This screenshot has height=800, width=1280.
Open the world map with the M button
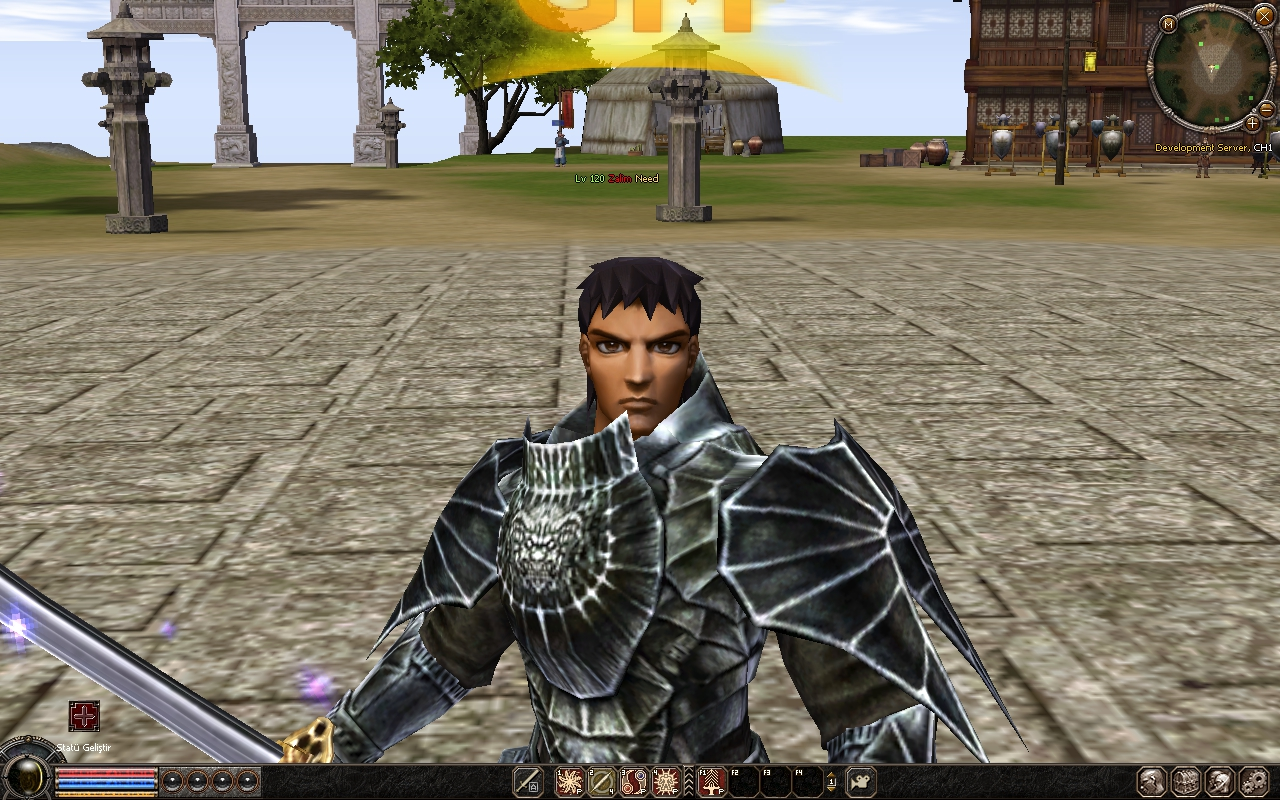click(x=1169, y=24)
